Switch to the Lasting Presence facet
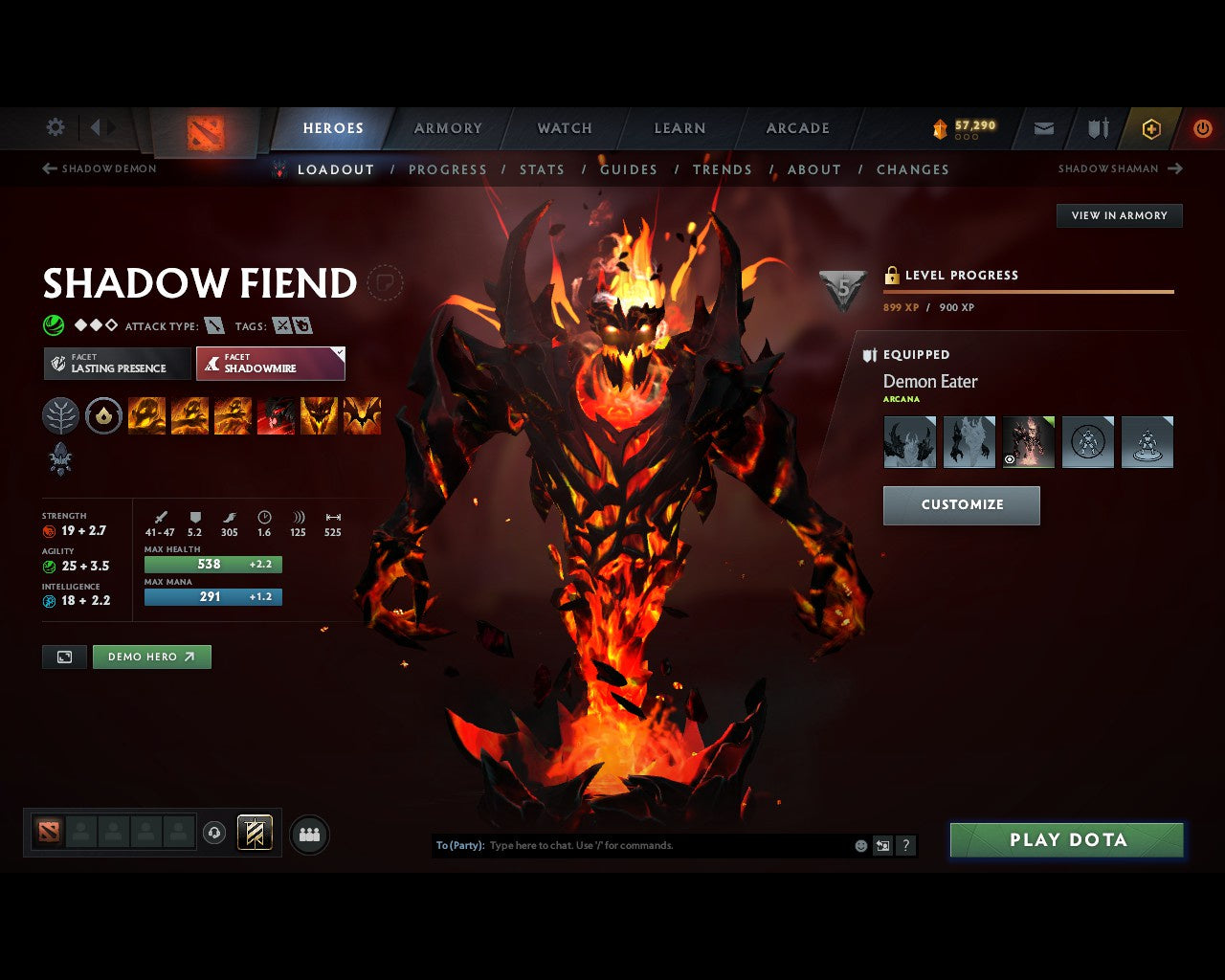This screenshot has height=980, width=1225. (x=116, y=364)
